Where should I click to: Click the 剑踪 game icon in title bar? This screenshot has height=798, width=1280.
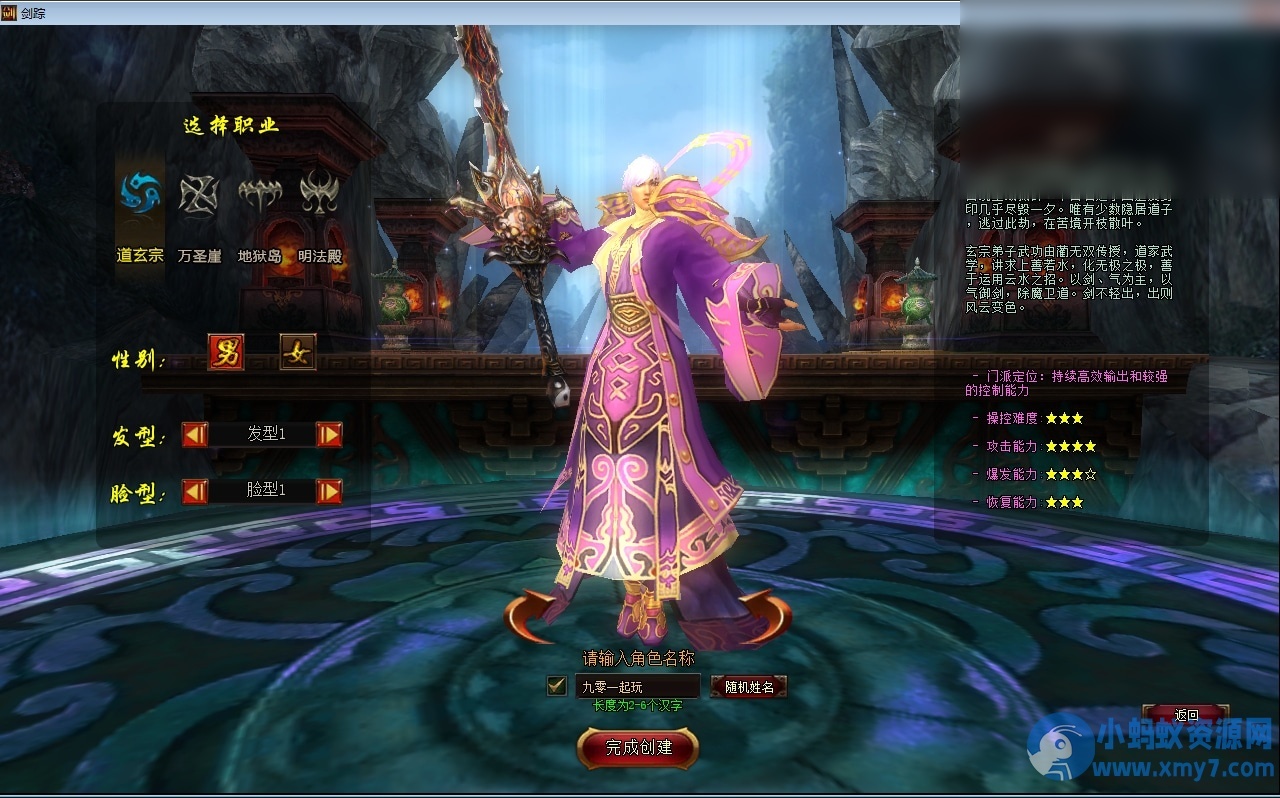[10, 12]
